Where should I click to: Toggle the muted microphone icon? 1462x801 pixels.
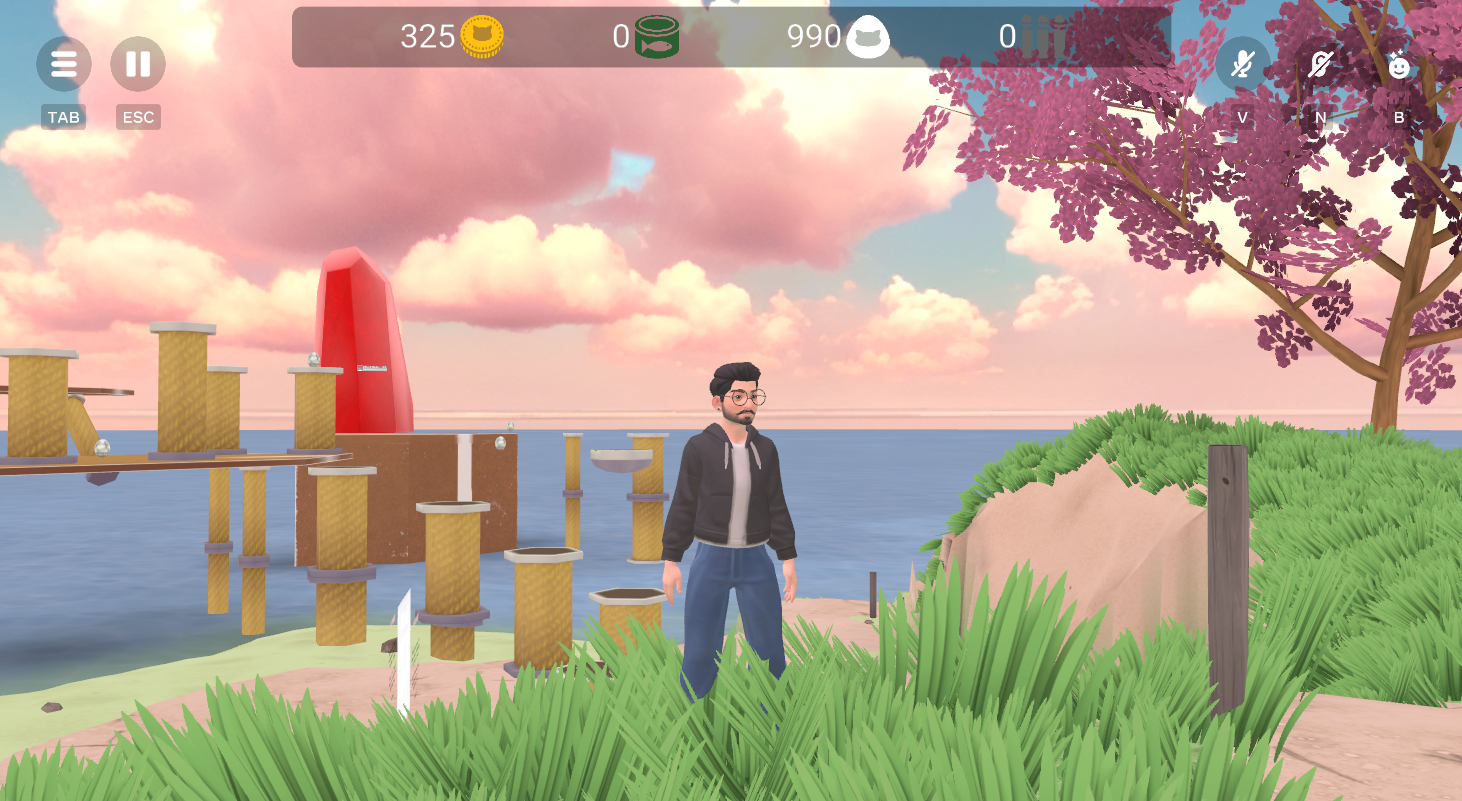click(x=1242, y=65)
